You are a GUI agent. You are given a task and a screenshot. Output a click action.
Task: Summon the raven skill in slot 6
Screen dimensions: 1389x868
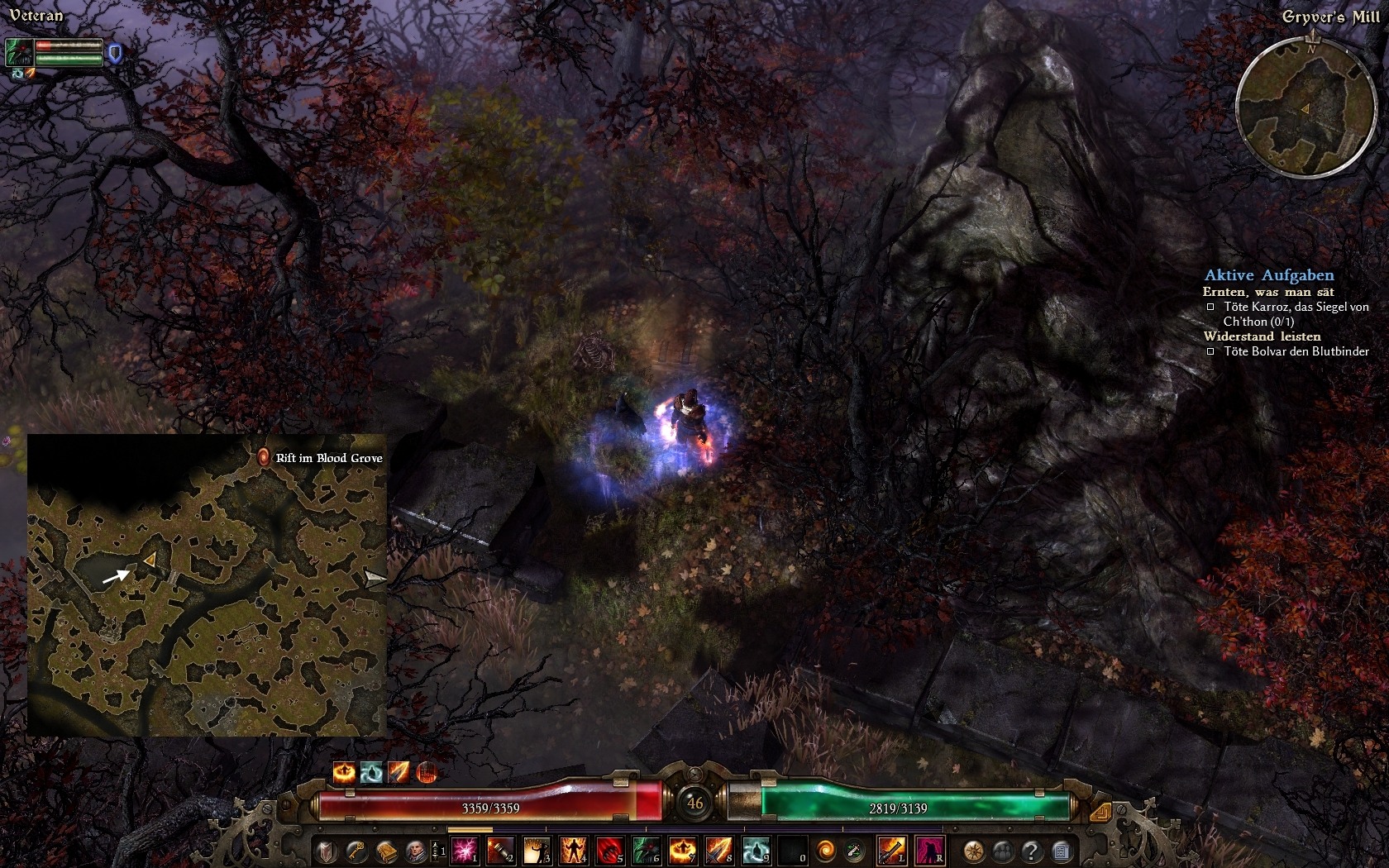[x=647, y=850]
